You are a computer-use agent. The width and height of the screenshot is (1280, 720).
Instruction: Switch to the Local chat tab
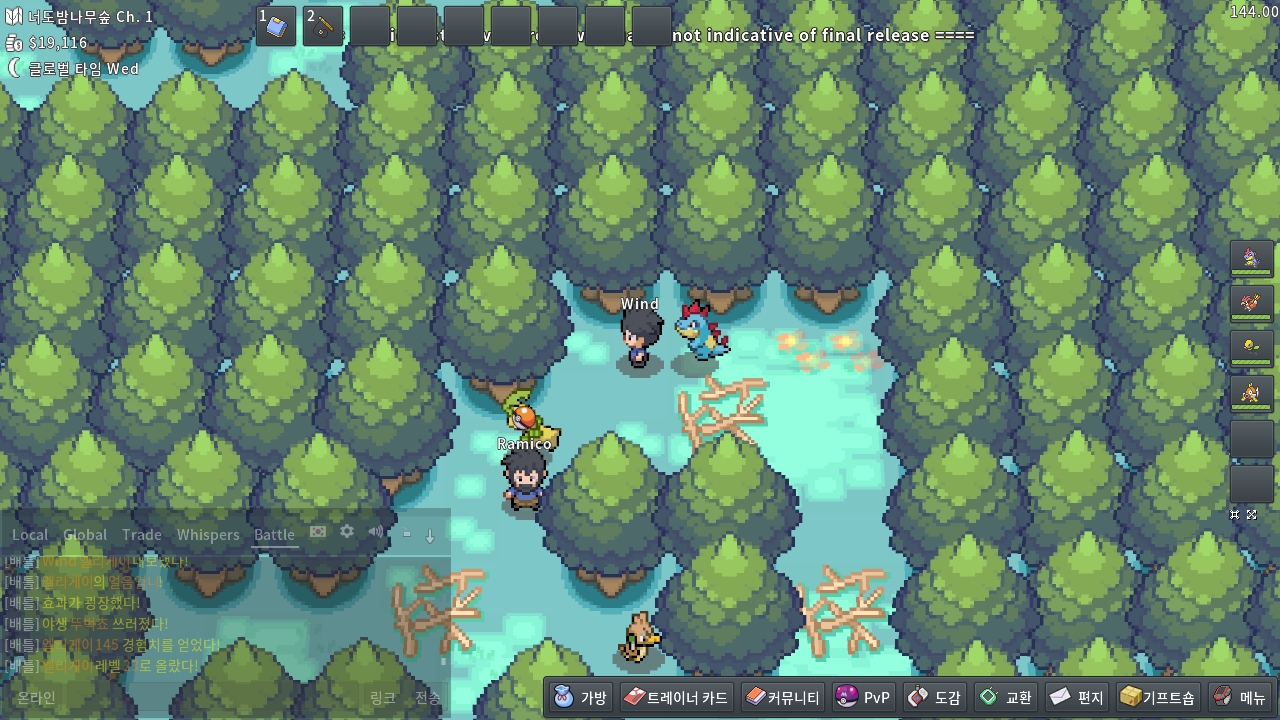30,535
